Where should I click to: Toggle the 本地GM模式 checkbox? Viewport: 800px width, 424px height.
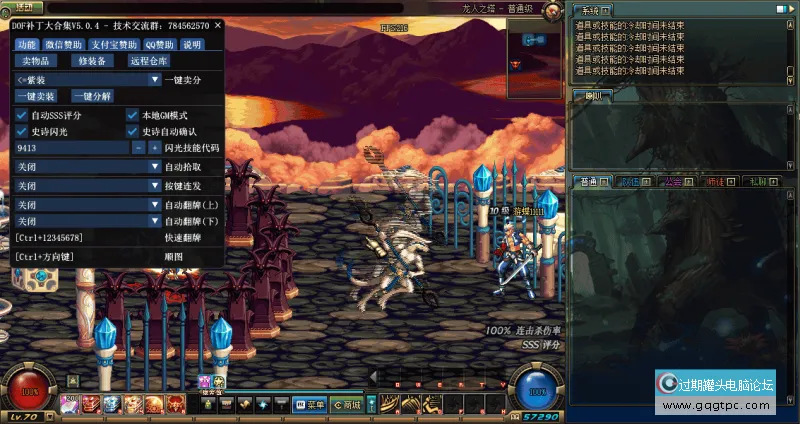point(132,115)
